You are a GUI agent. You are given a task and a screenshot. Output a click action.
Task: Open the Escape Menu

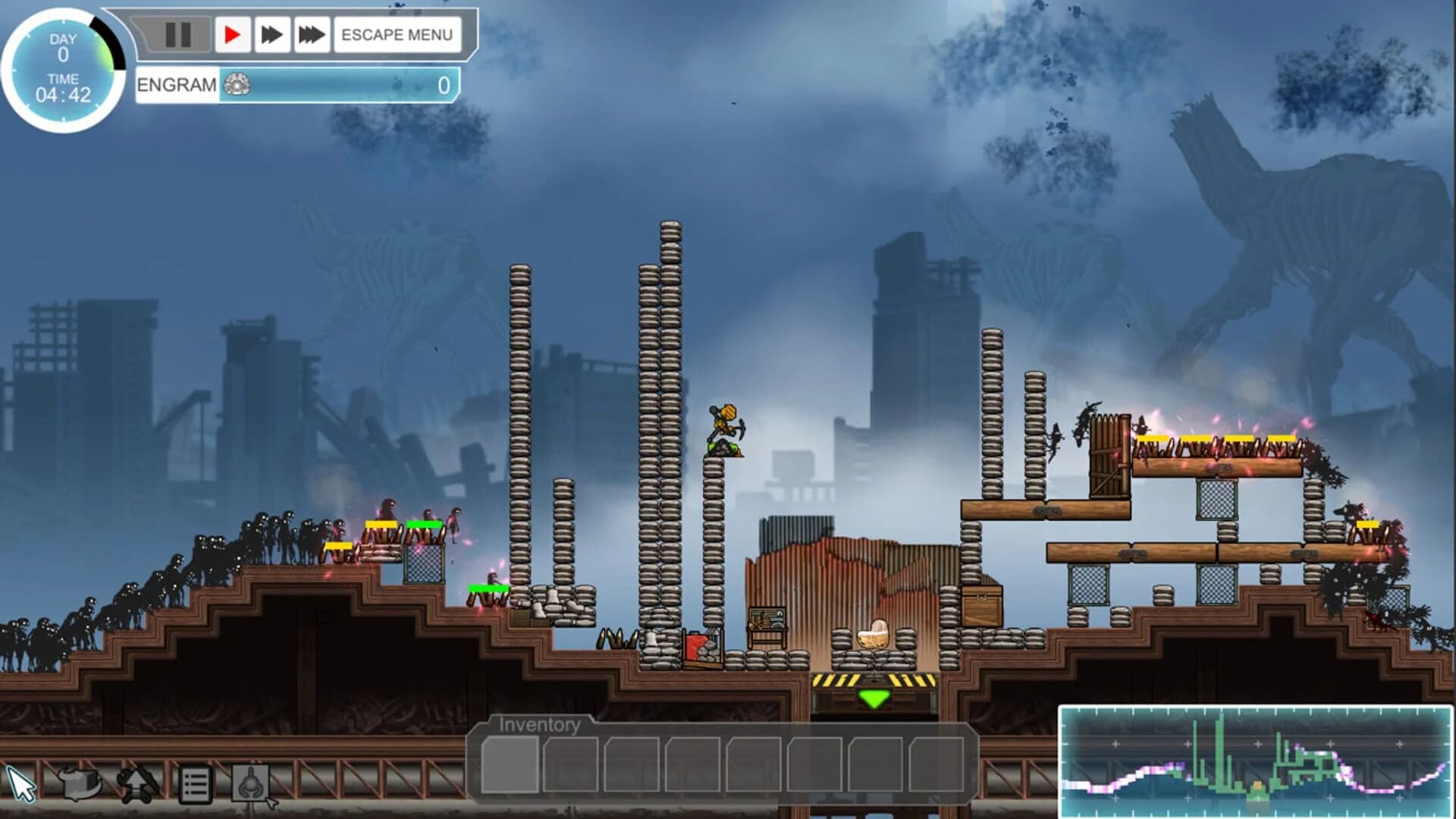(x=397, y=33)
